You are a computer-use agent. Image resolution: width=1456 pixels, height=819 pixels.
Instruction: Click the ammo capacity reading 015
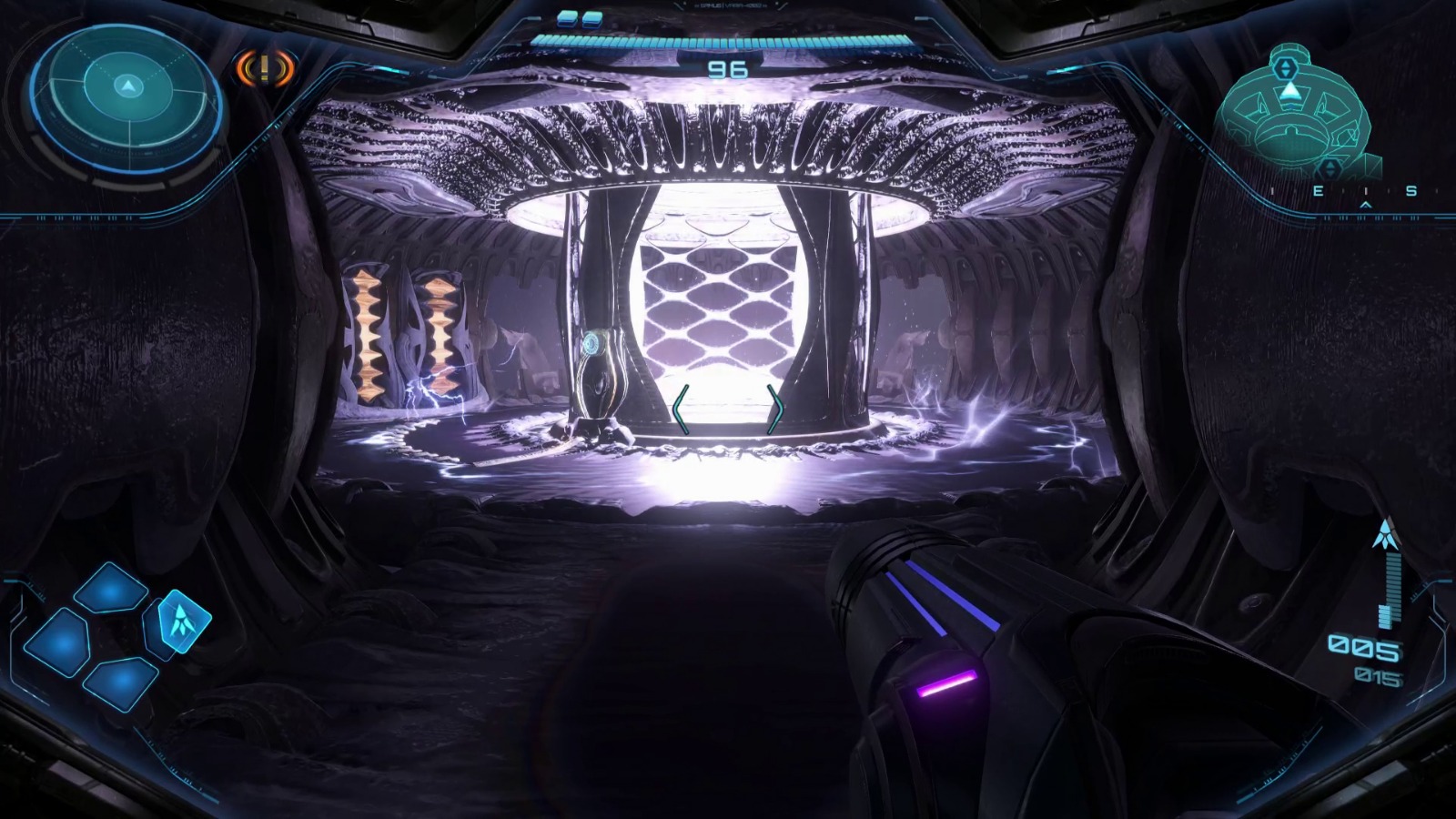tap(1380, 676)
